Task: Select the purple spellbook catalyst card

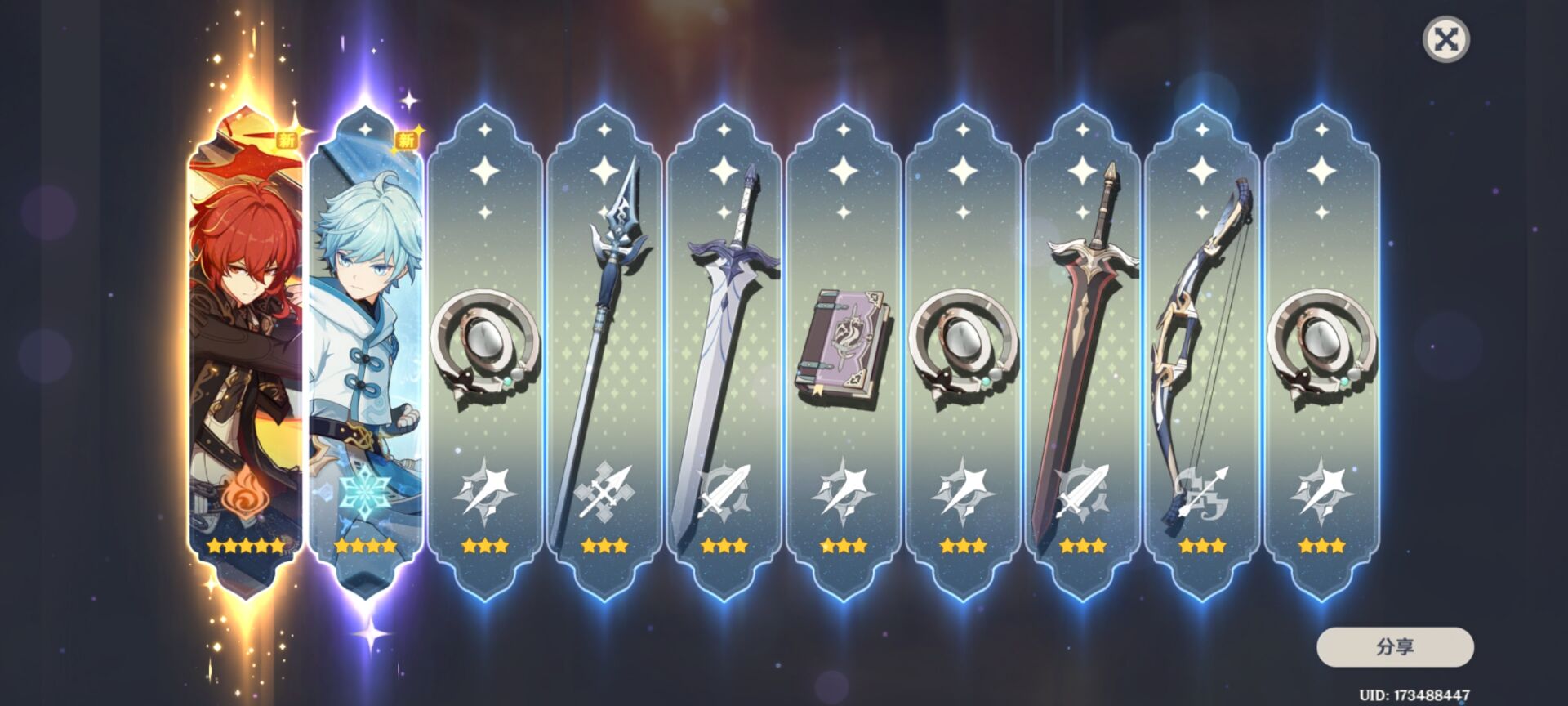Action: point(843,351)
